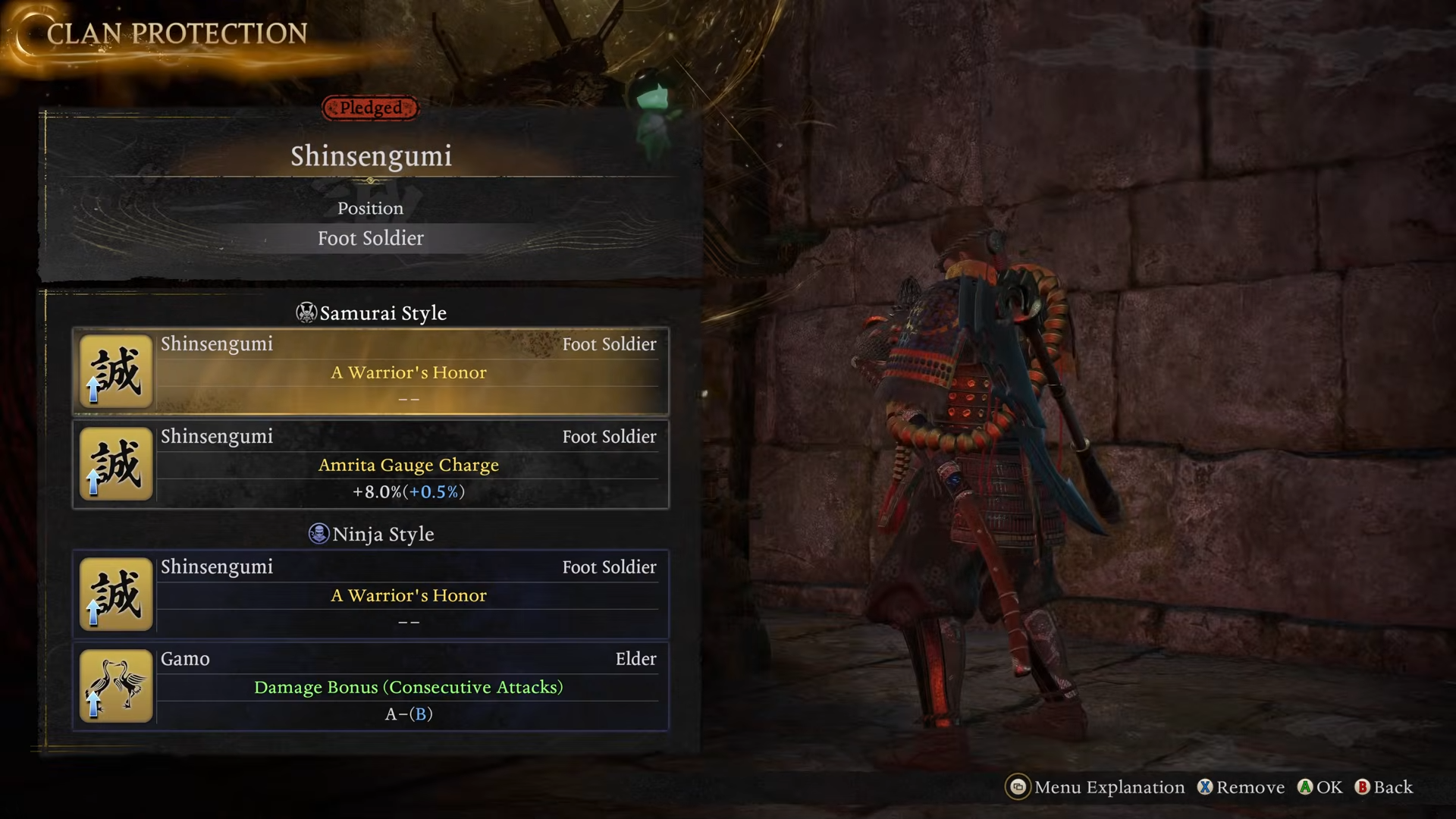Remove the selected clan protection
The width and height of the screenshot is (1456, 819).
tap(1241, 787)
